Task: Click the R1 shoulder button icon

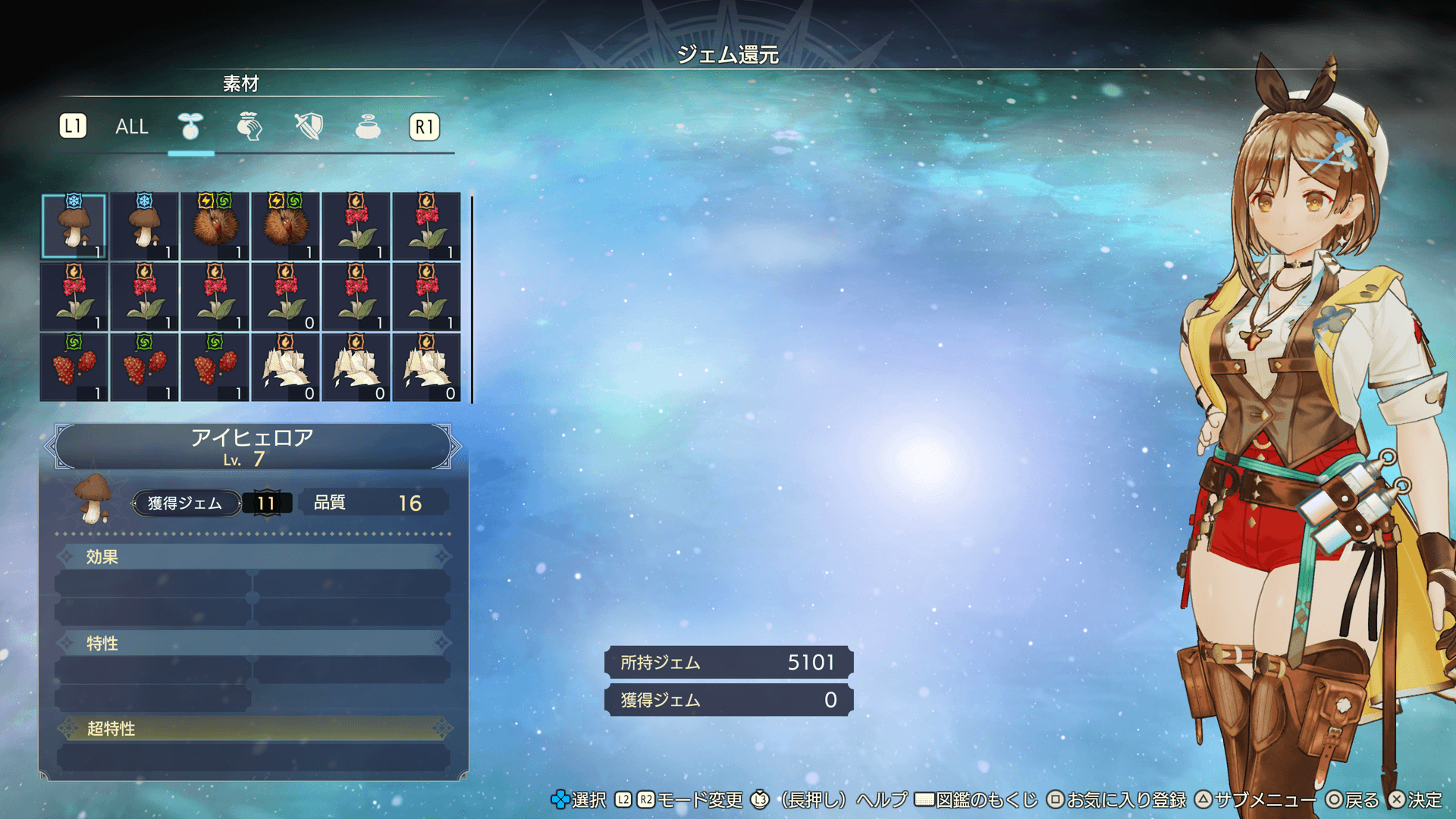Action: coord(425,127)
